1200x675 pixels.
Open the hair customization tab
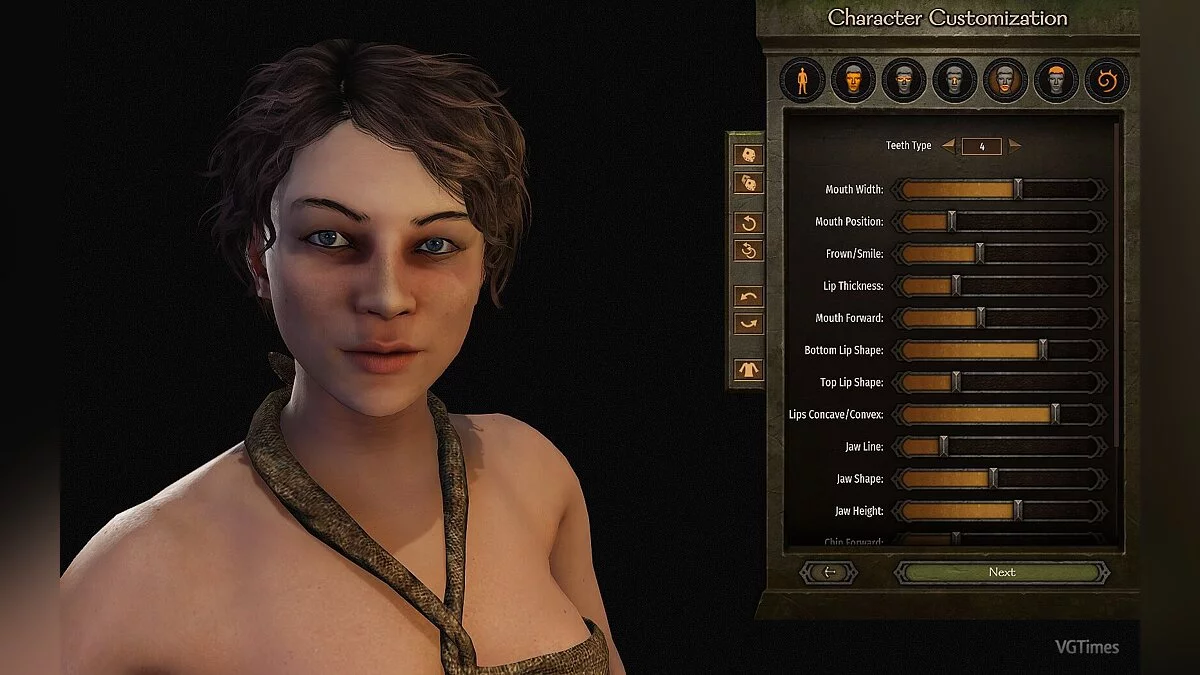click(1056, 80)
